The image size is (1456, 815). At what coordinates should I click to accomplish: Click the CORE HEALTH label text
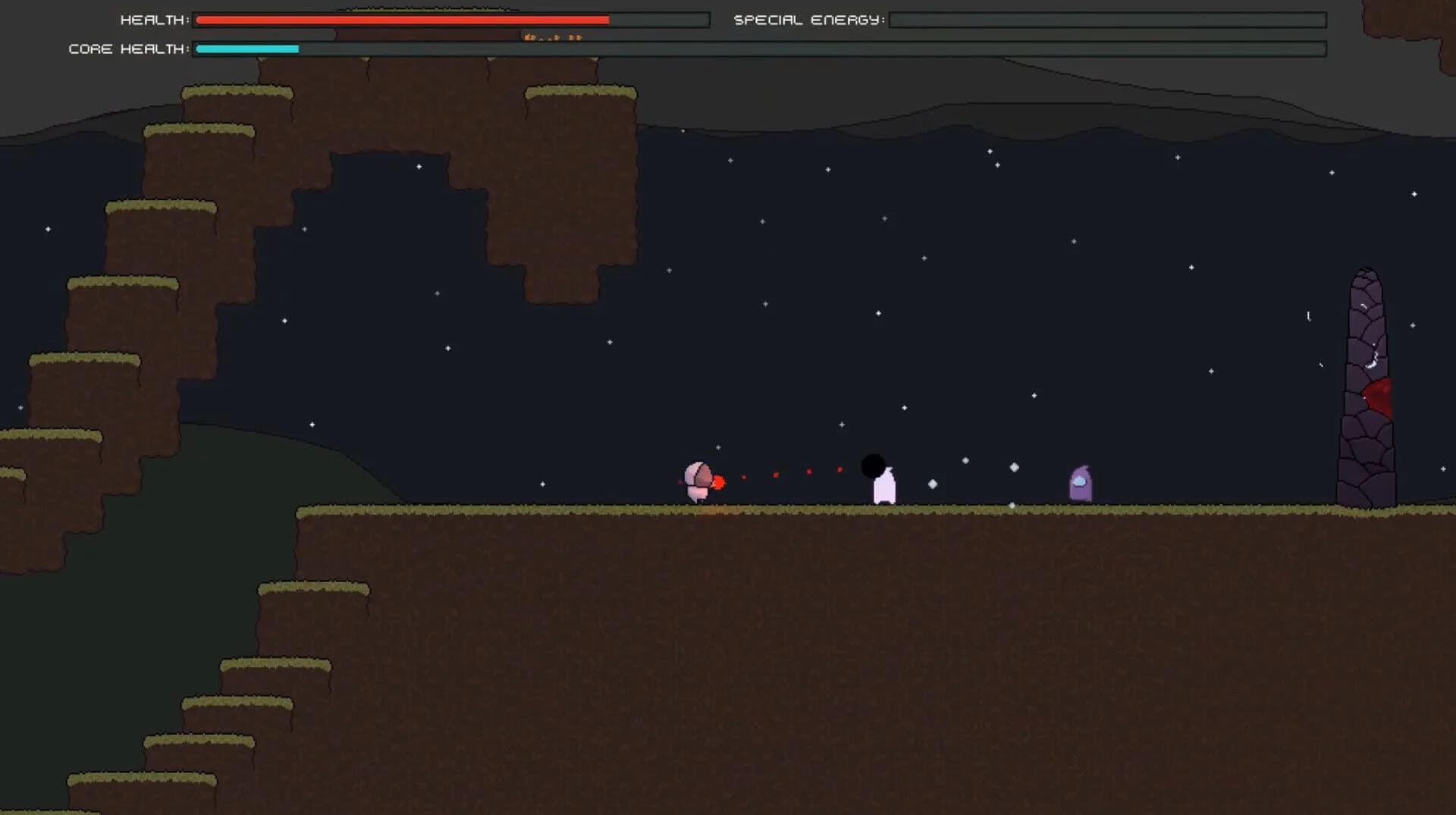127,49
